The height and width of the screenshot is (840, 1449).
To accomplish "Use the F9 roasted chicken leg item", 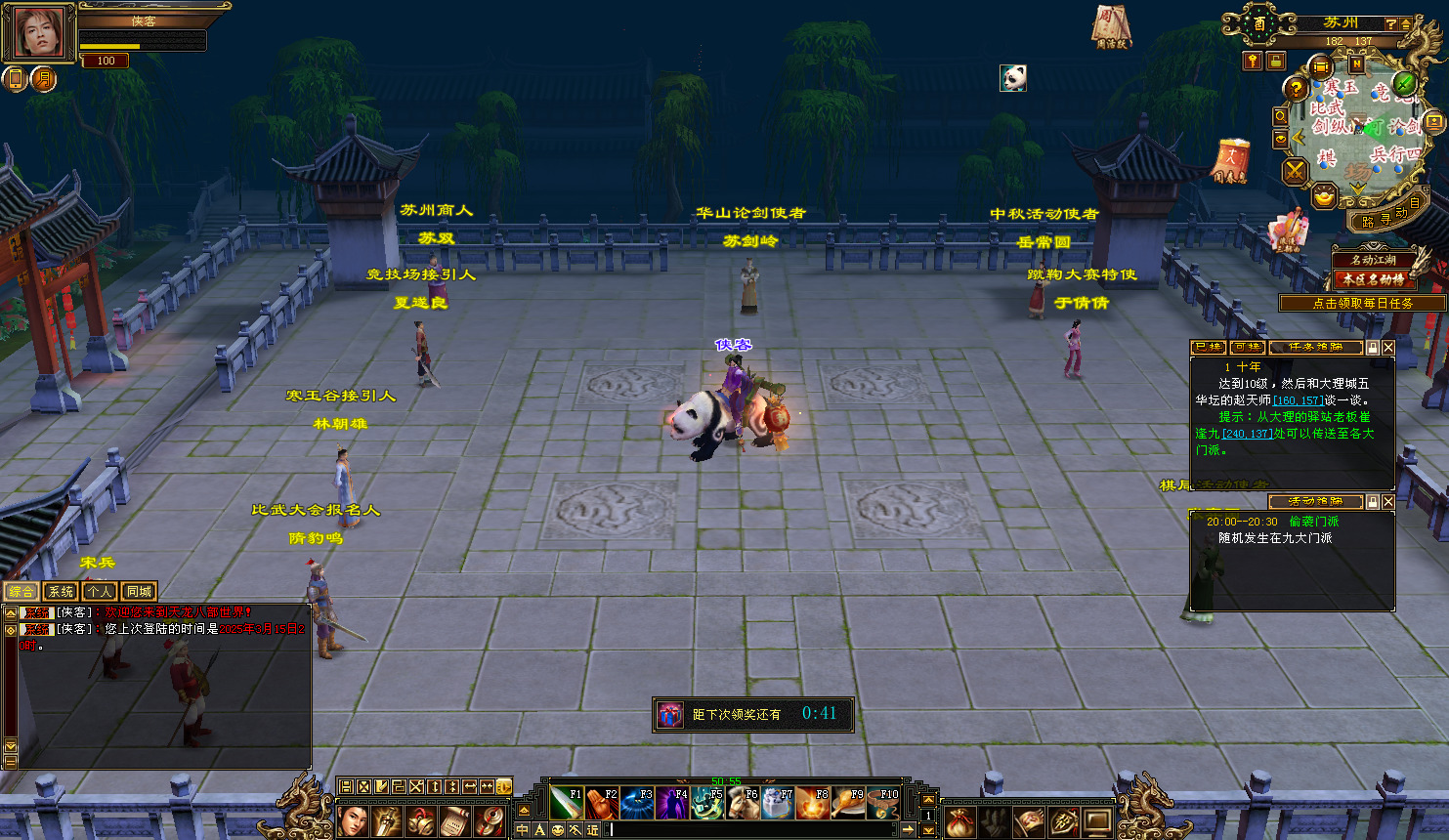I will tap(848, 803).
